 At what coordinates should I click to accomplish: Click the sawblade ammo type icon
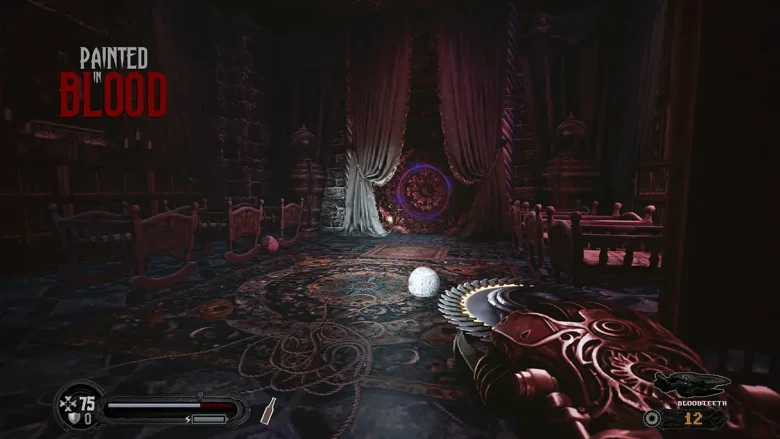(x=653, y=418)
